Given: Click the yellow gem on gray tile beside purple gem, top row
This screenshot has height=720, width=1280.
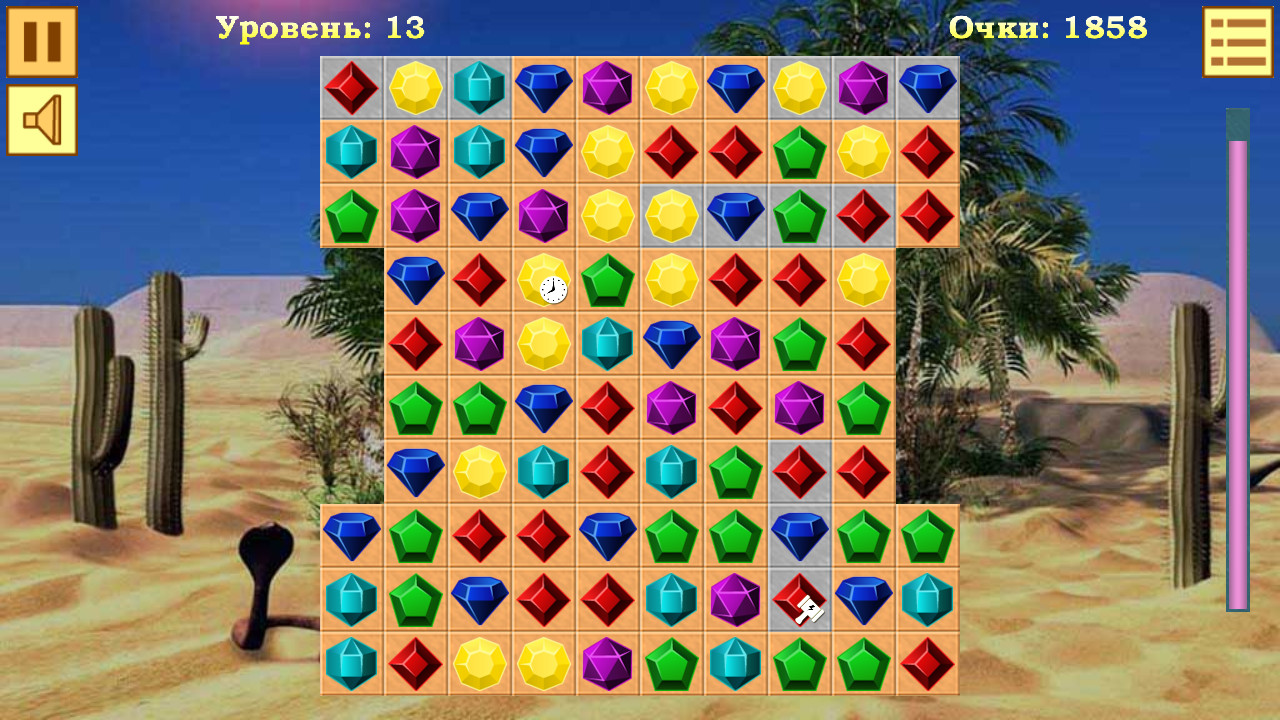Looking at the screenshot, I should 799,90.
